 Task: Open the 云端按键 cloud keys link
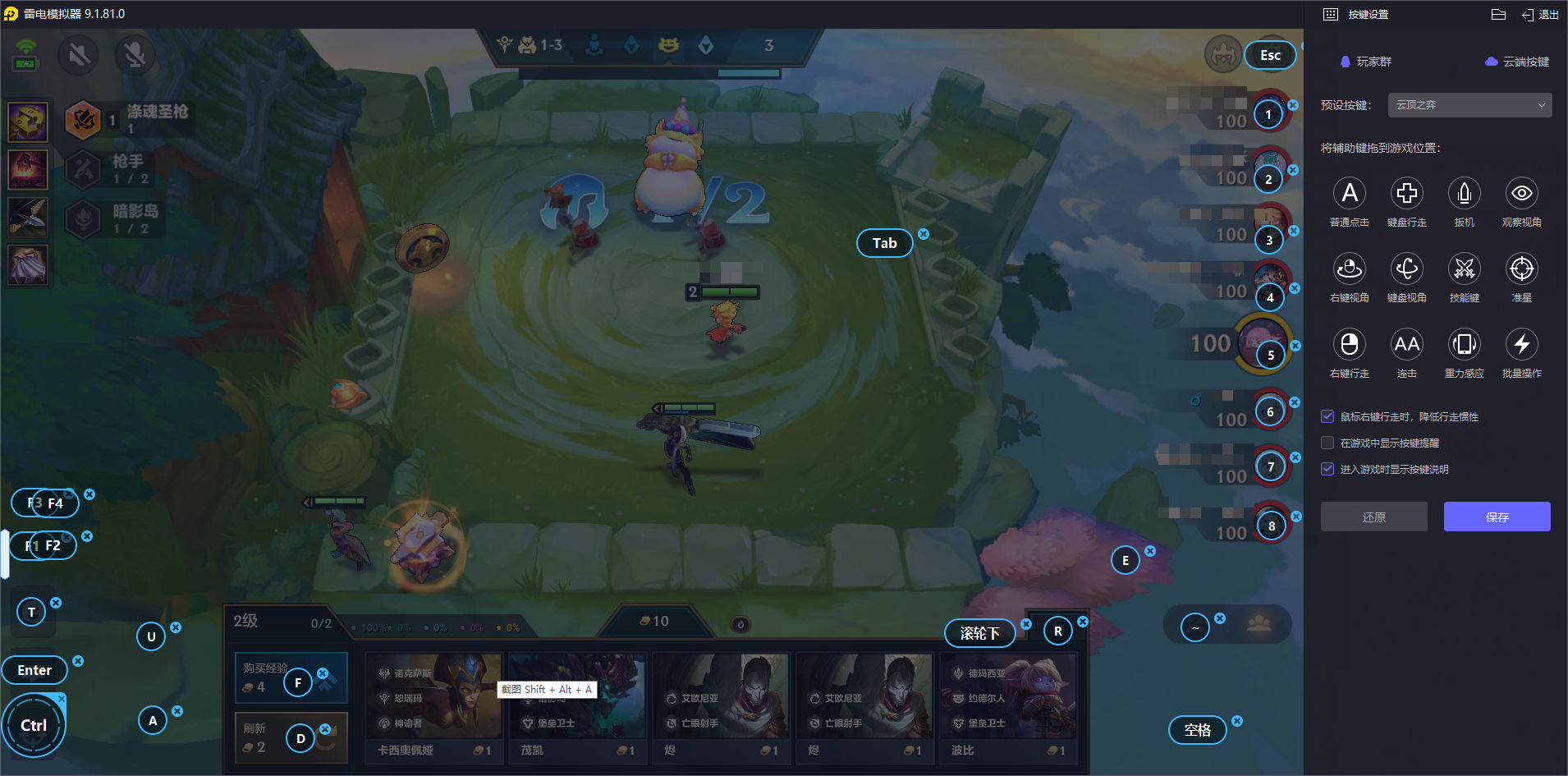(x=1517, y=62)
